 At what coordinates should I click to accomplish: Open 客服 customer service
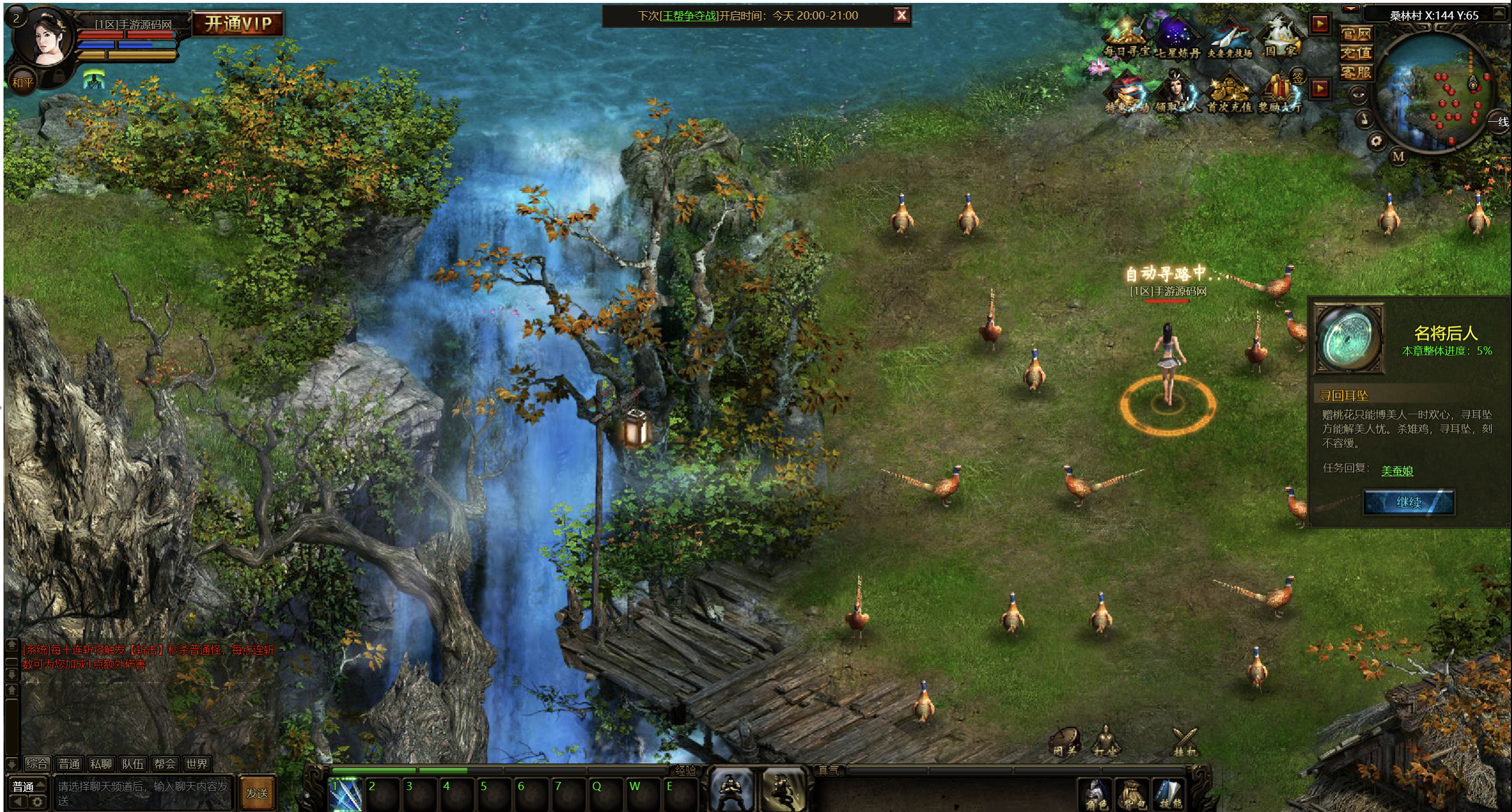coord(1355,73)
